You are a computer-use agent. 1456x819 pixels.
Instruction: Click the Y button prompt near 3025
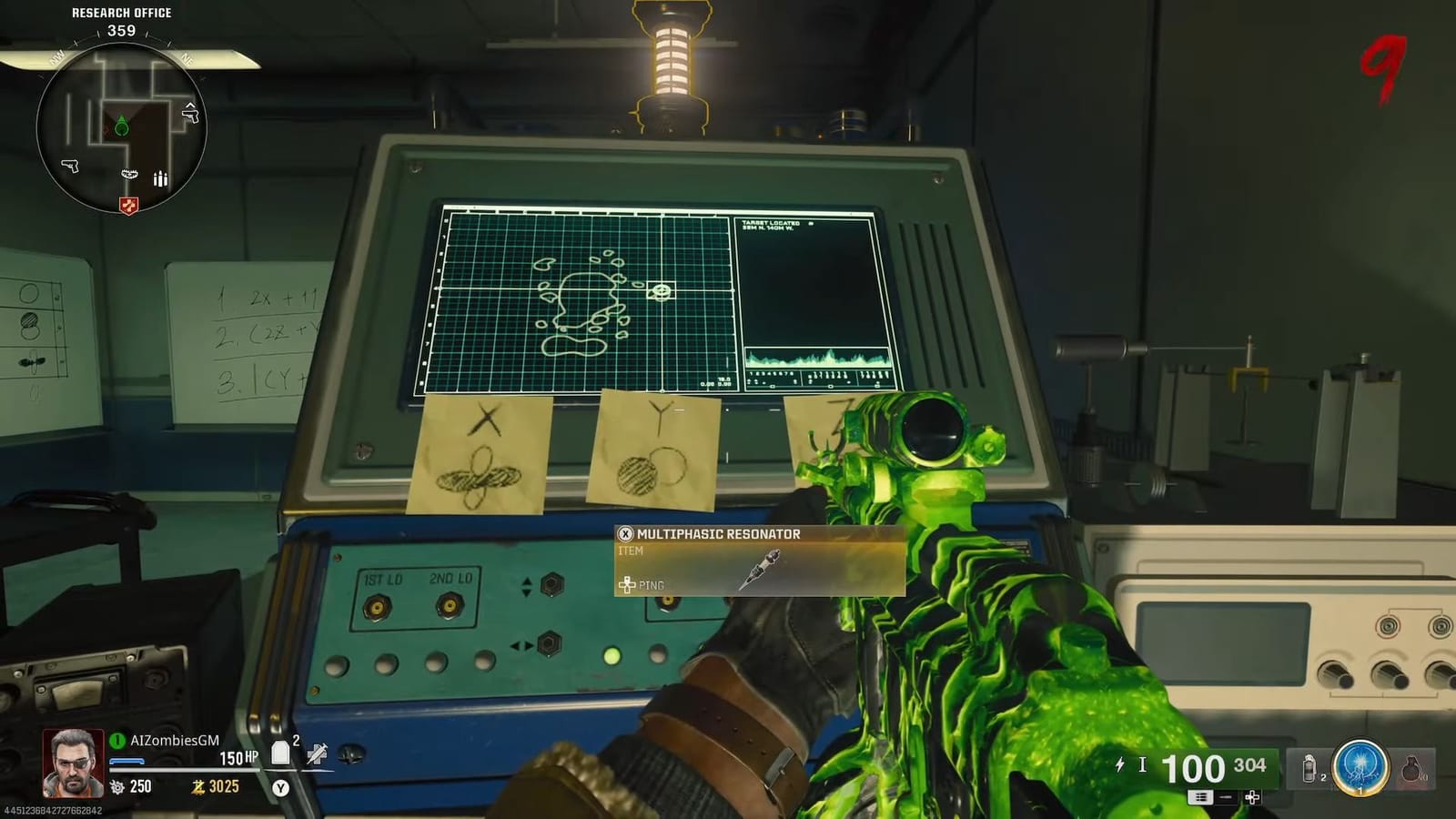pos(280,789)
